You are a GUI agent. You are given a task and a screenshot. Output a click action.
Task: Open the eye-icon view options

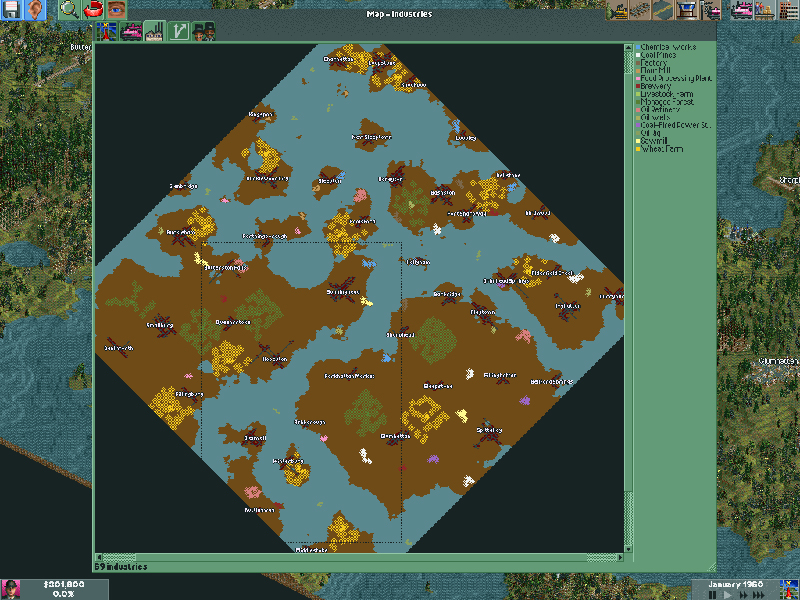point(116,10)
